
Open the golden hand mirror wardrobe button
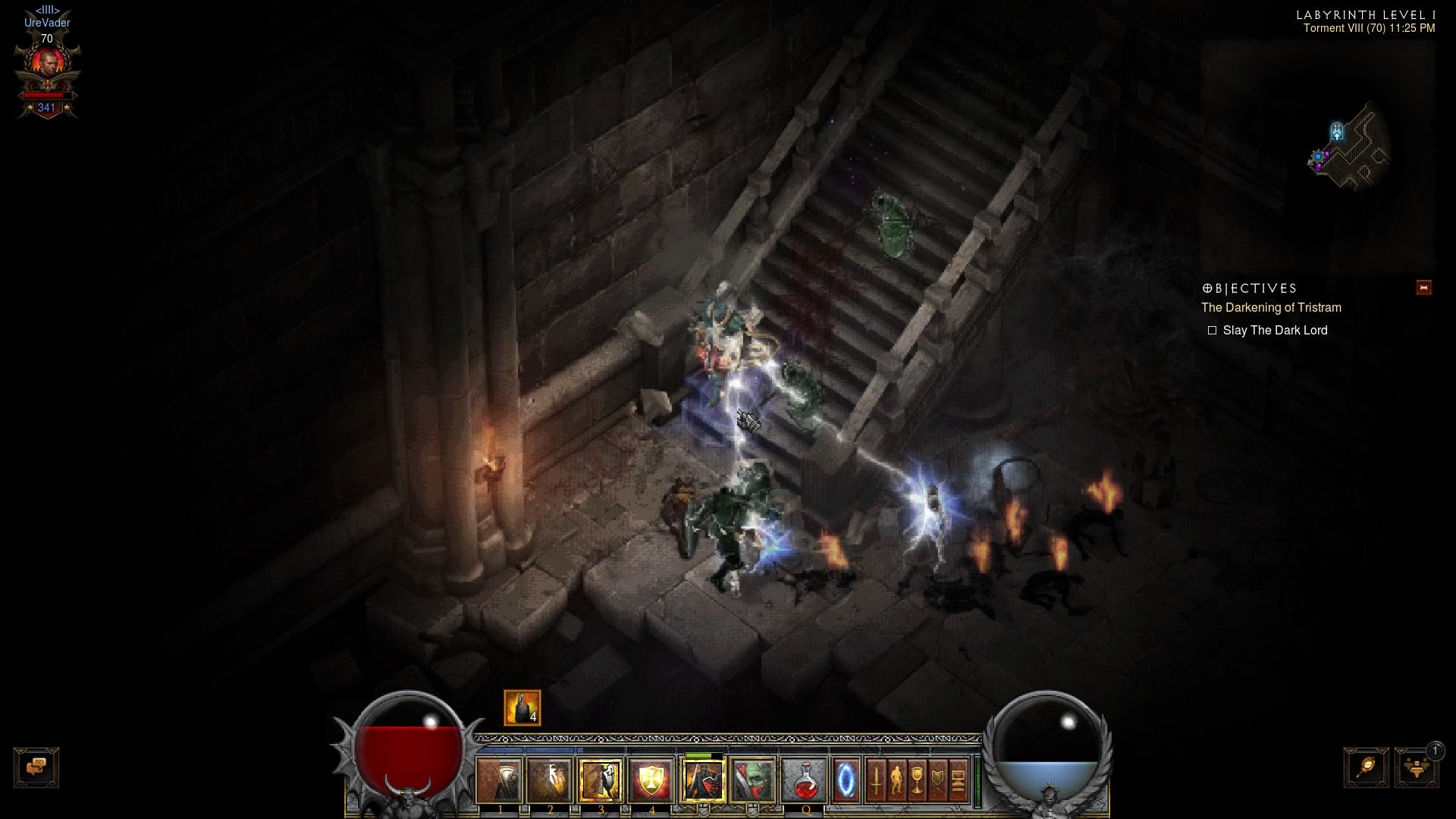click(1367, 767)
